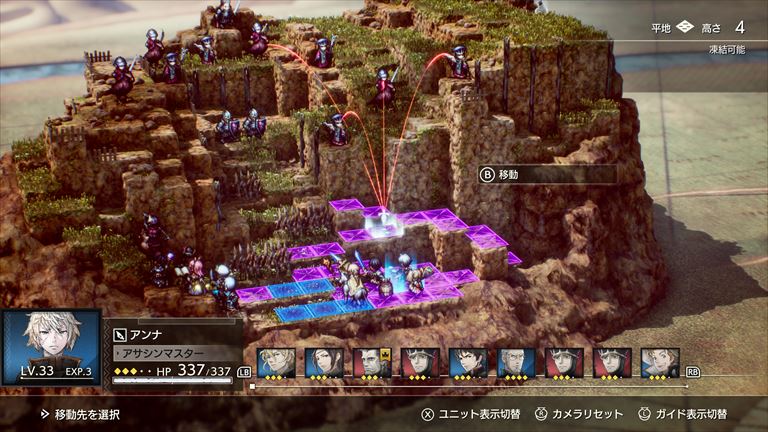The width and height of the screenshot is (768, 432).
Task: Confirm the glowing white cursor tile
Action: pos(381,228)
